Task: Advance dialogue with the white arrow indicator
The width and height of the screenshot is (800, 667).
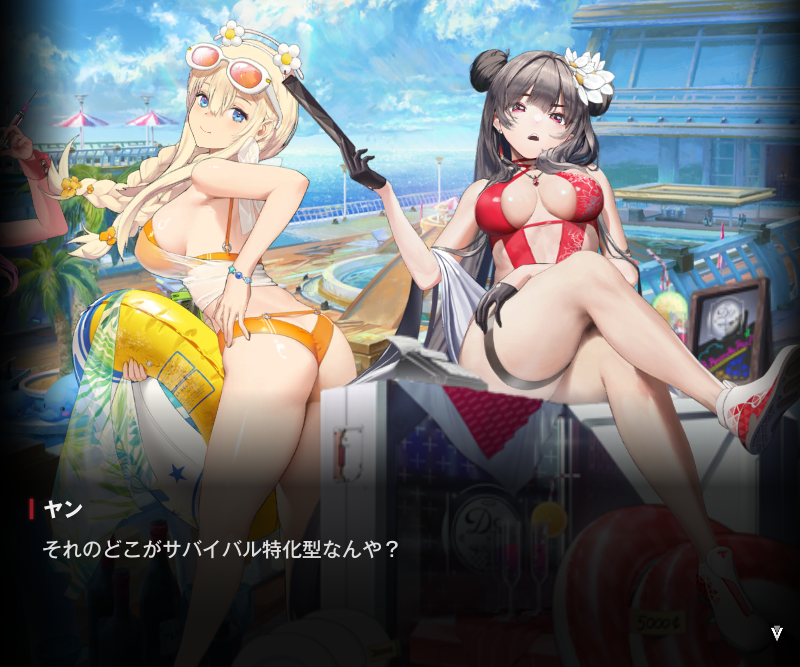Action: 777,633
